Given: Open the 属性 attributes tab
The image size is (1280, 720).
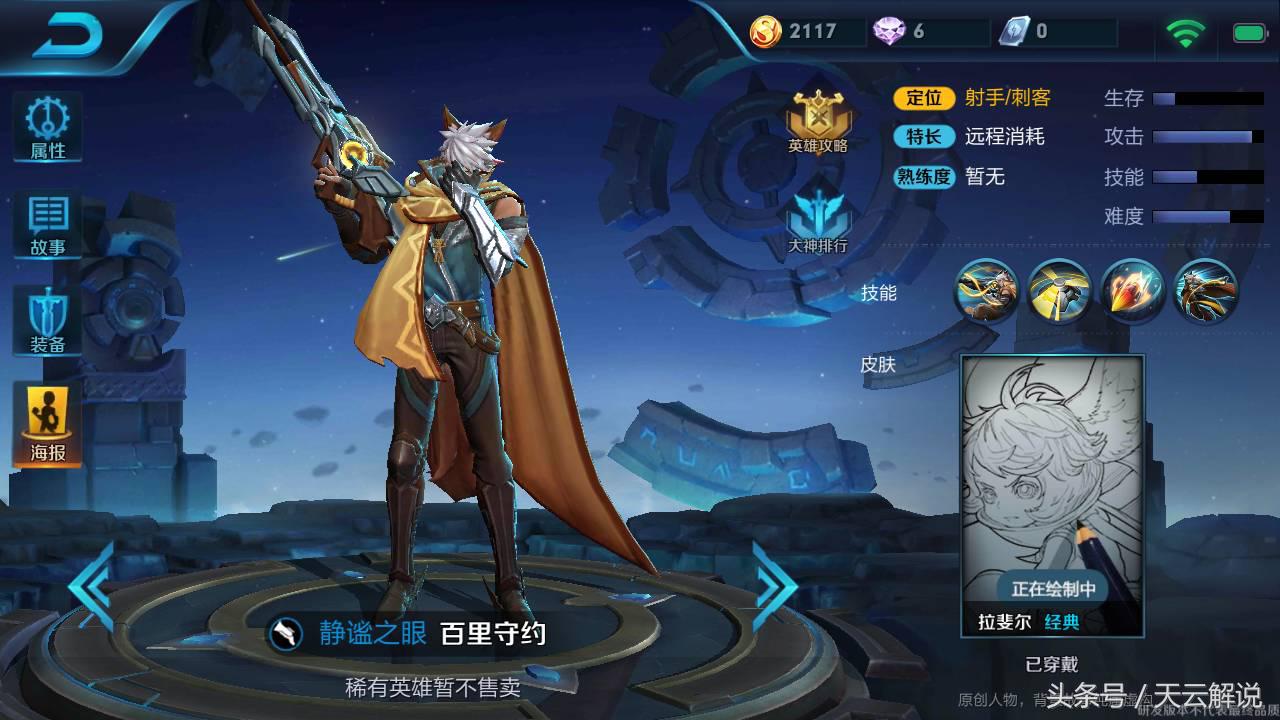Looking at the screenshot, I should click(47, 128).
